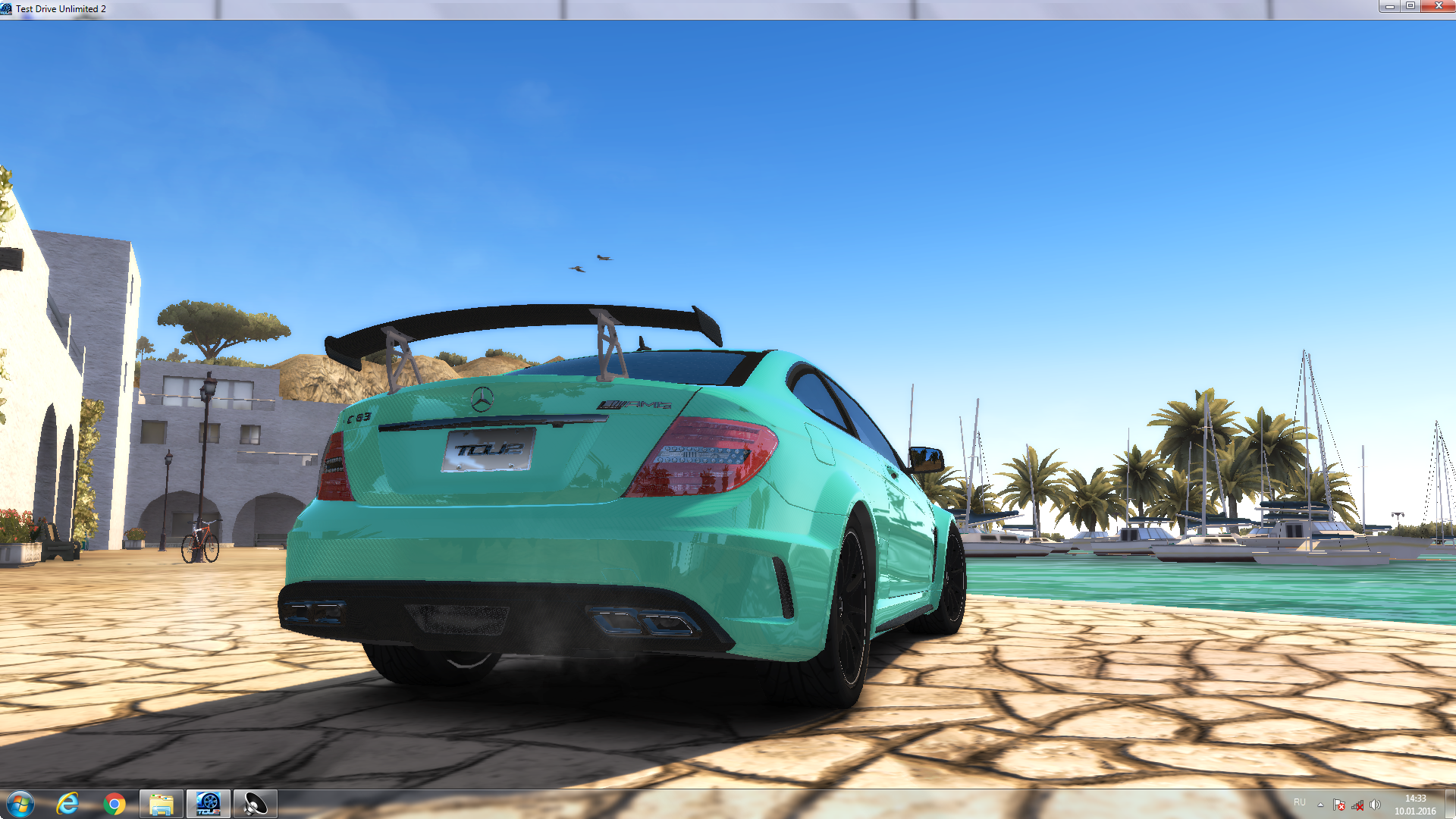Select the running Test Drive Unlimited 2 taskbar icon
The height and width of the screenshot is (819, 1456).
coord(209,803)
